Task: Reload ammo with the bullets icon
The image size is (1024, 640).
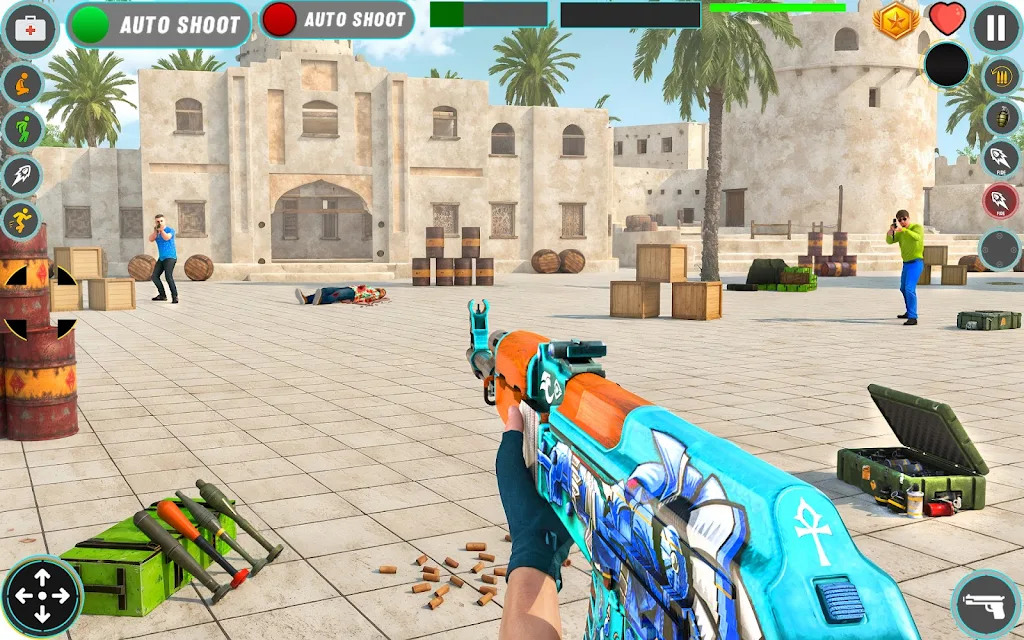Action: [1000, 78]
